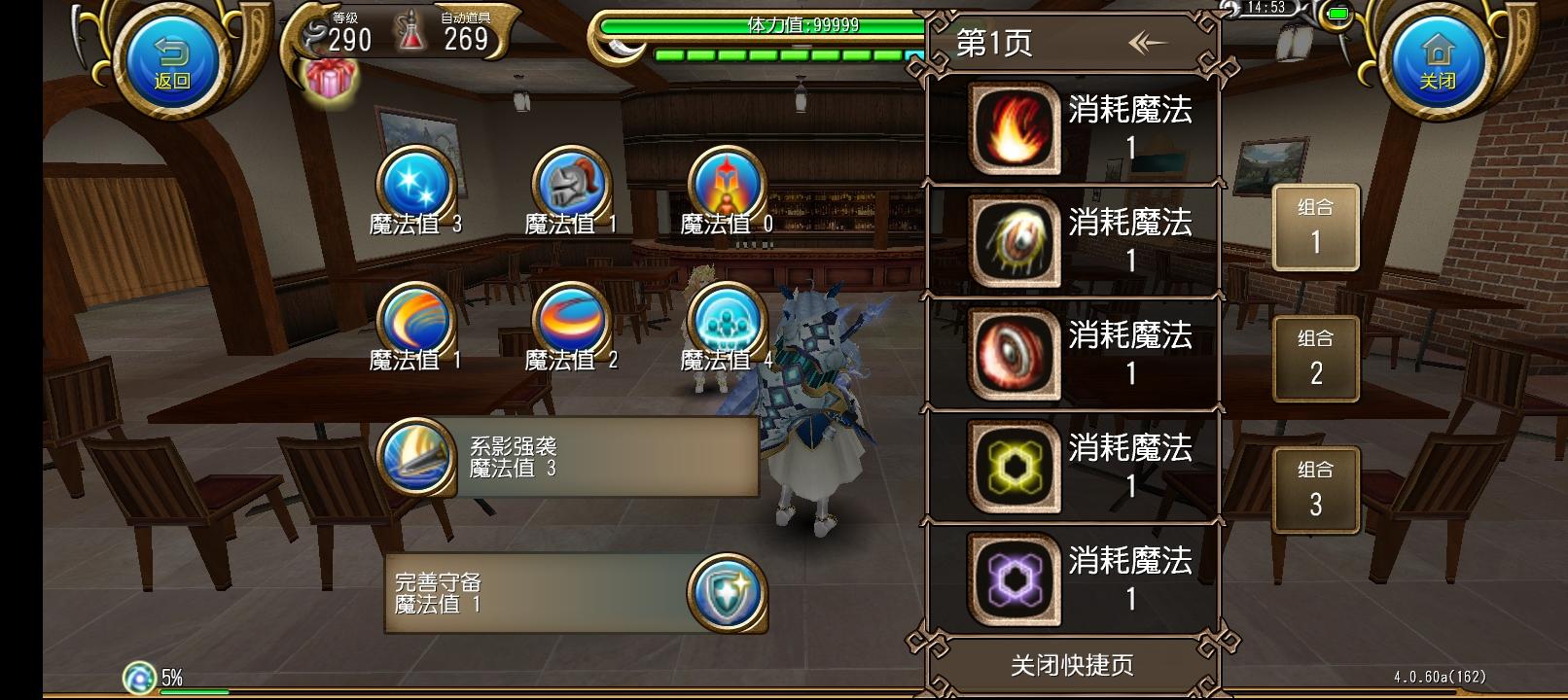Switch to the 组合 2 combo slot
The width and height of the screenshot is (1568, 700).
click(x=1315, y=358)
